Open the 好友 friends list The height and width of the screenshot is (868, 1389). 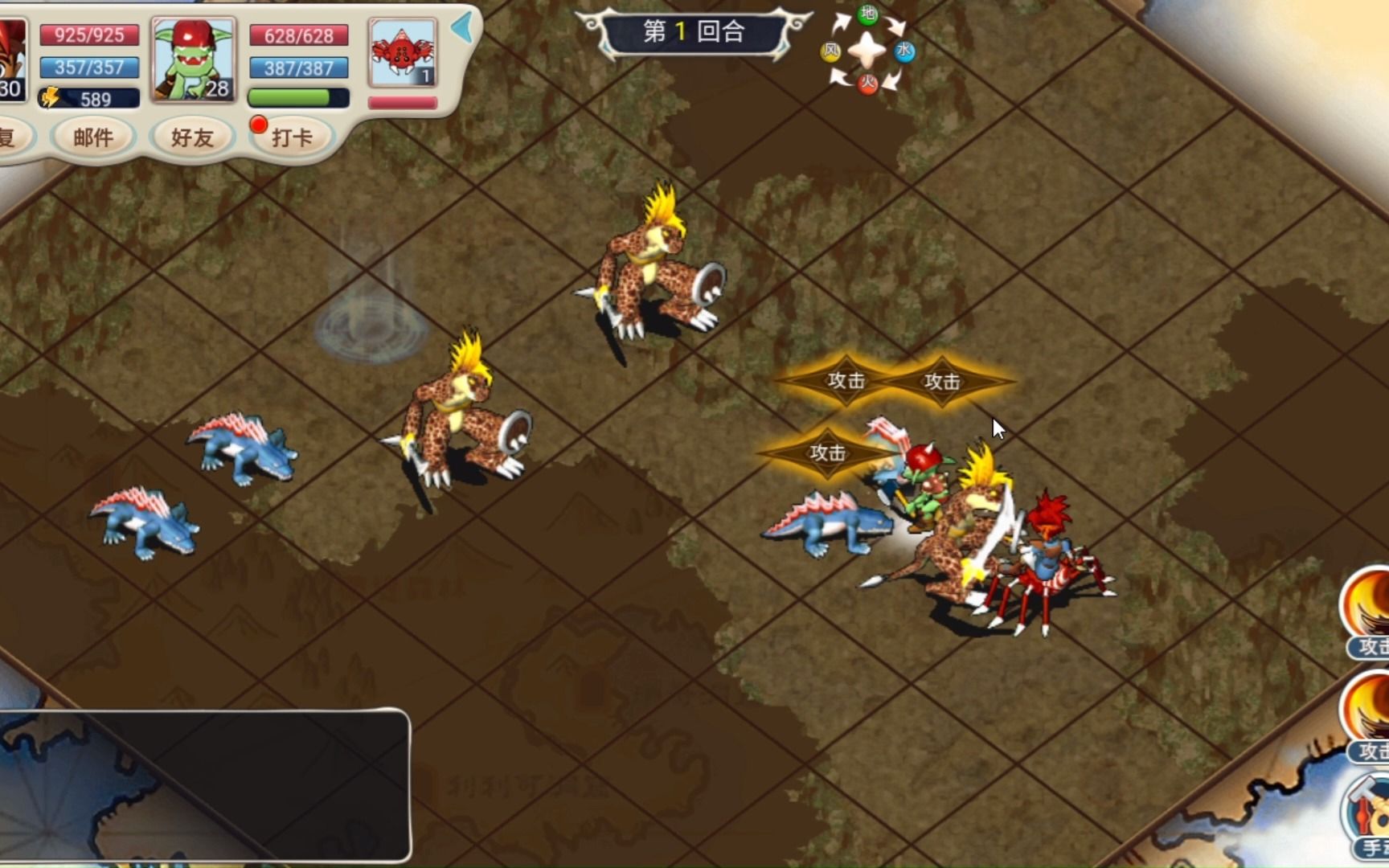(x=192, y=137)
